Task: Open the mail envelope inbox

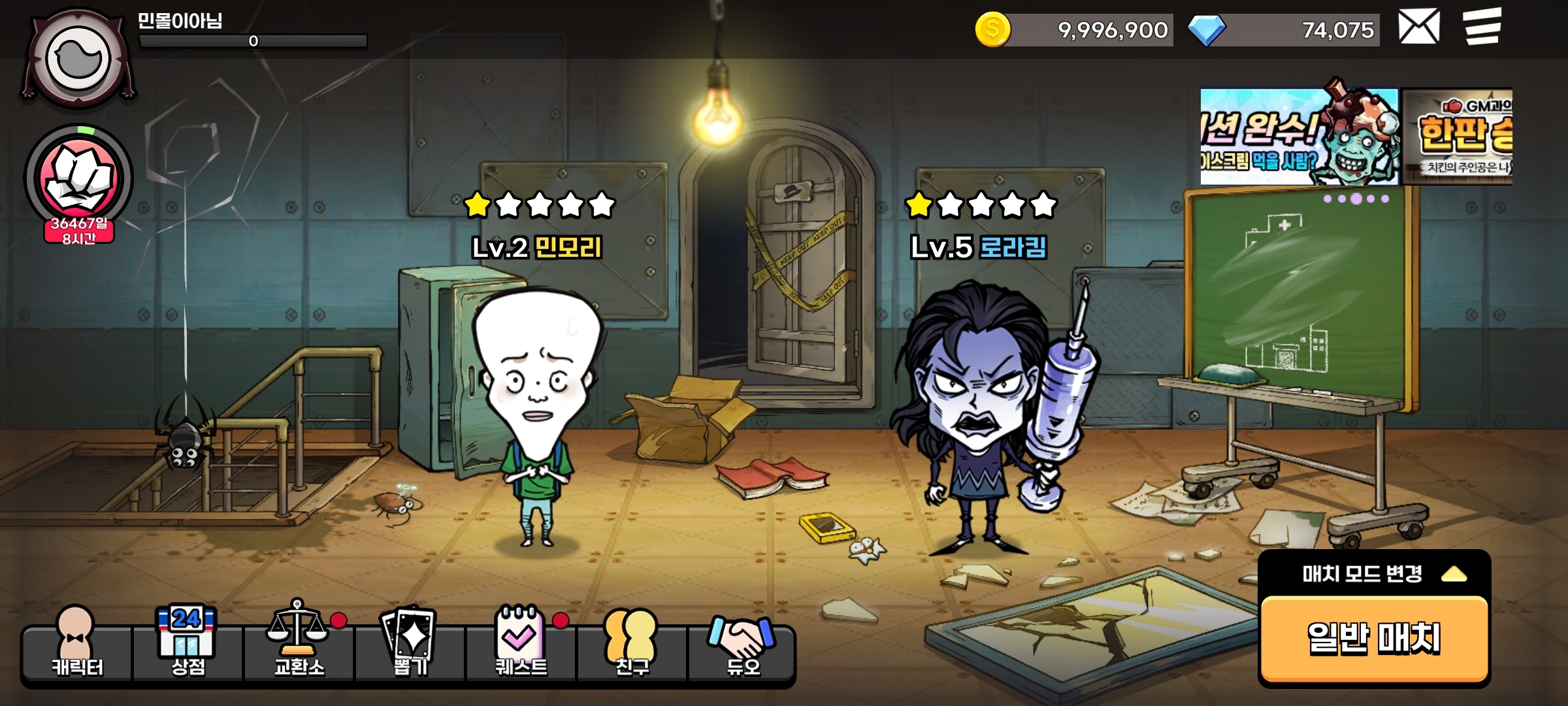Action: (x=1418, y=27)
